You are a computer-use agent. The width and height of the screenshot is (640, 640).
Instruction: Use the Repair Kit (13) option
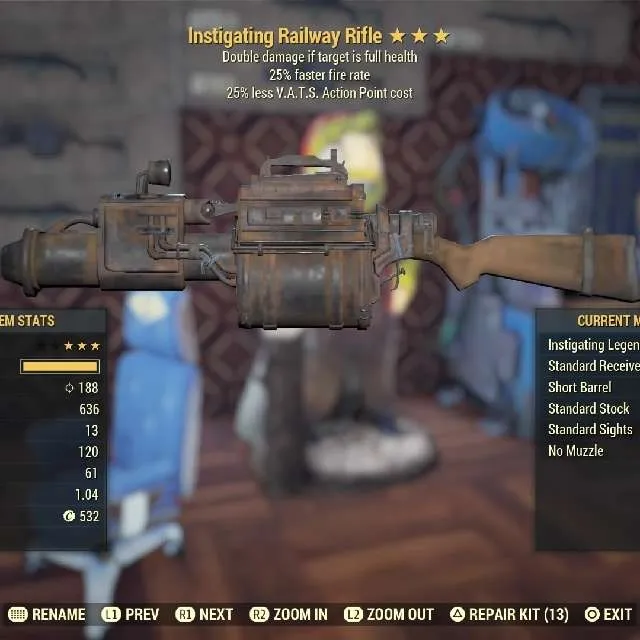[x=508, y=615]
